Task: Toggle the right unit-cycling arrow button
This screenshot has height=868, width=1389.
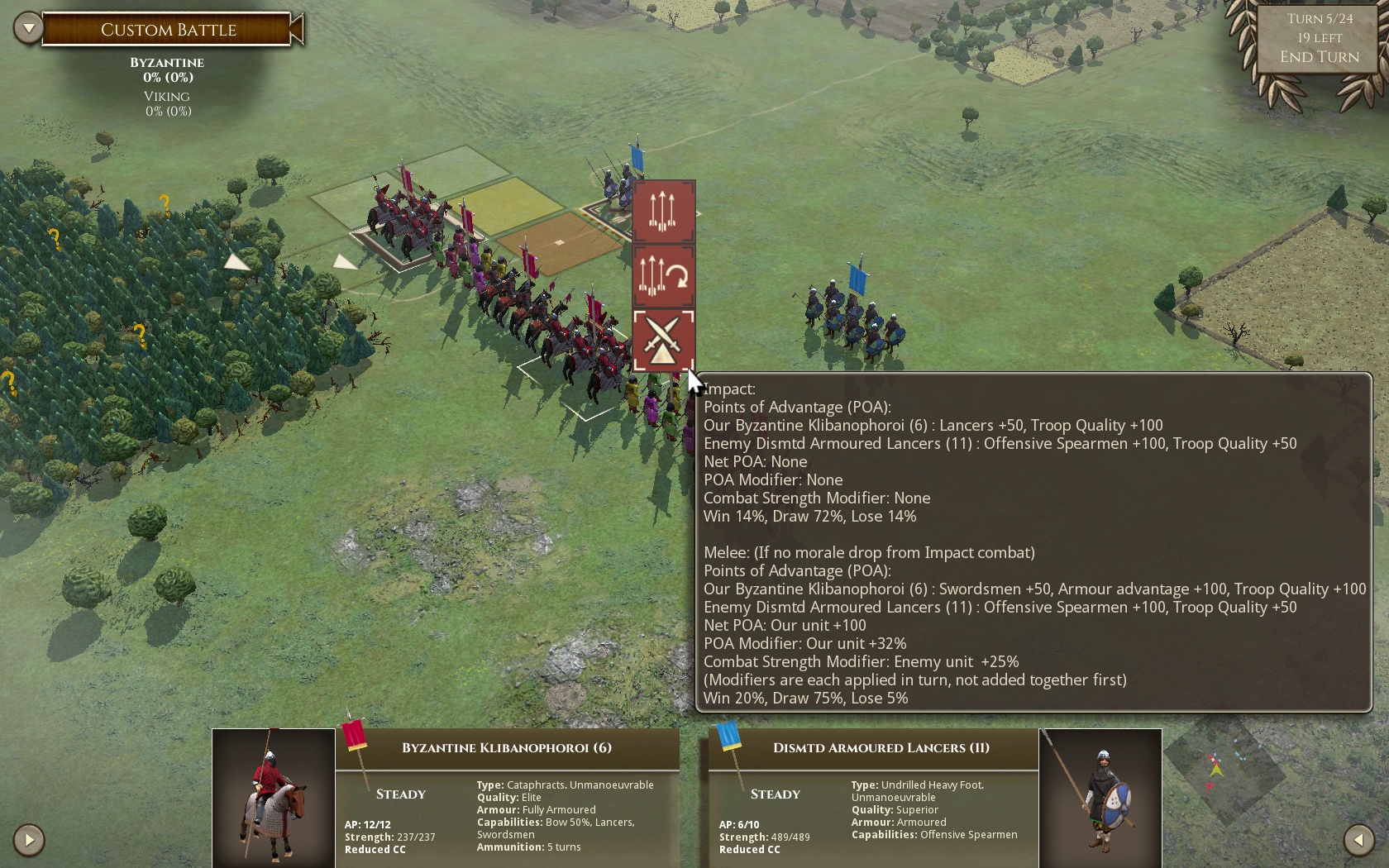Action: point(1359,839)
